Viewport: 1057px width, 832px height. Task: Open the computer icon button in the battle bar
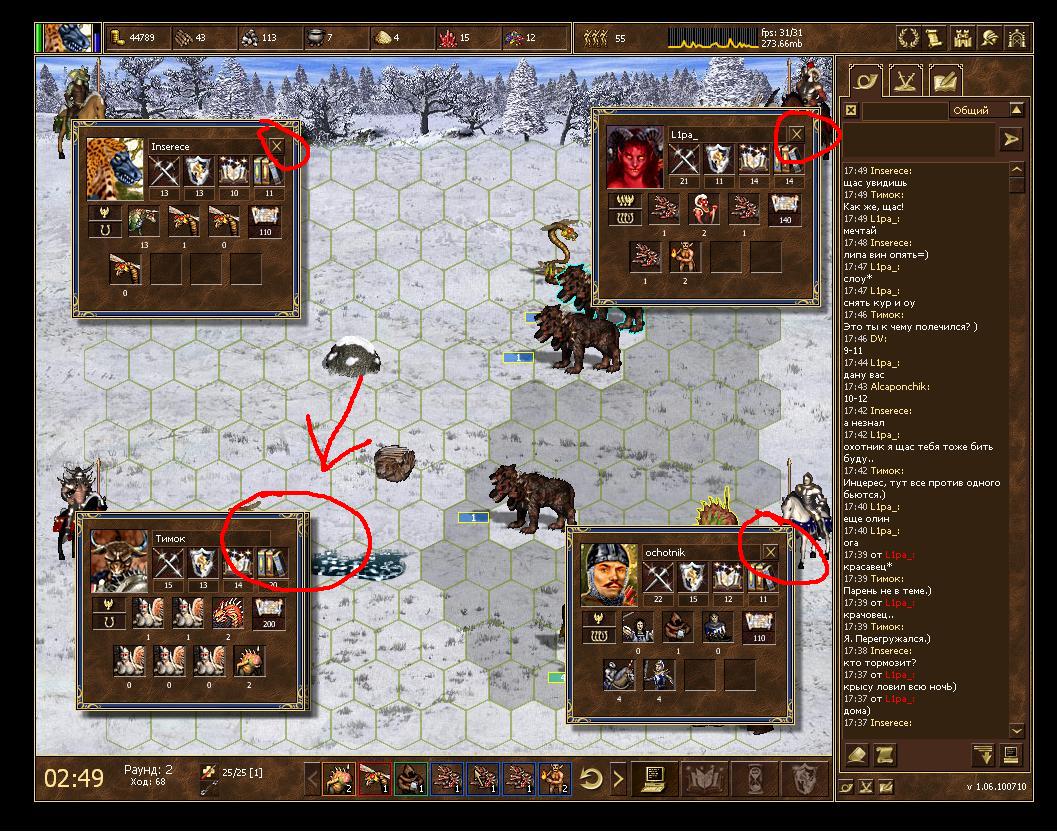[x=656, y=777]
